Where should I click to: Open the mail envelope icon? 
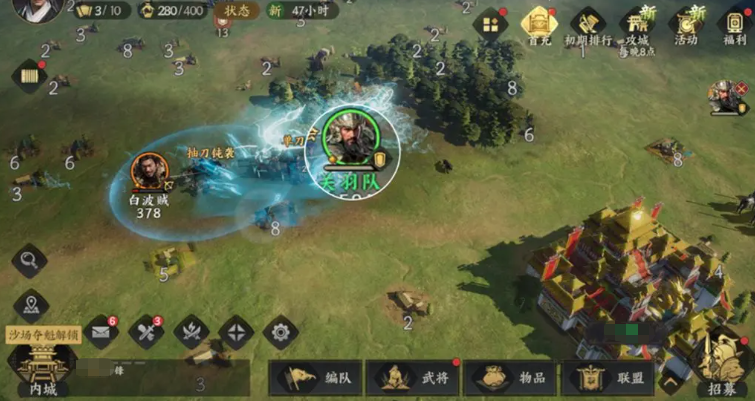pos(101,332)
